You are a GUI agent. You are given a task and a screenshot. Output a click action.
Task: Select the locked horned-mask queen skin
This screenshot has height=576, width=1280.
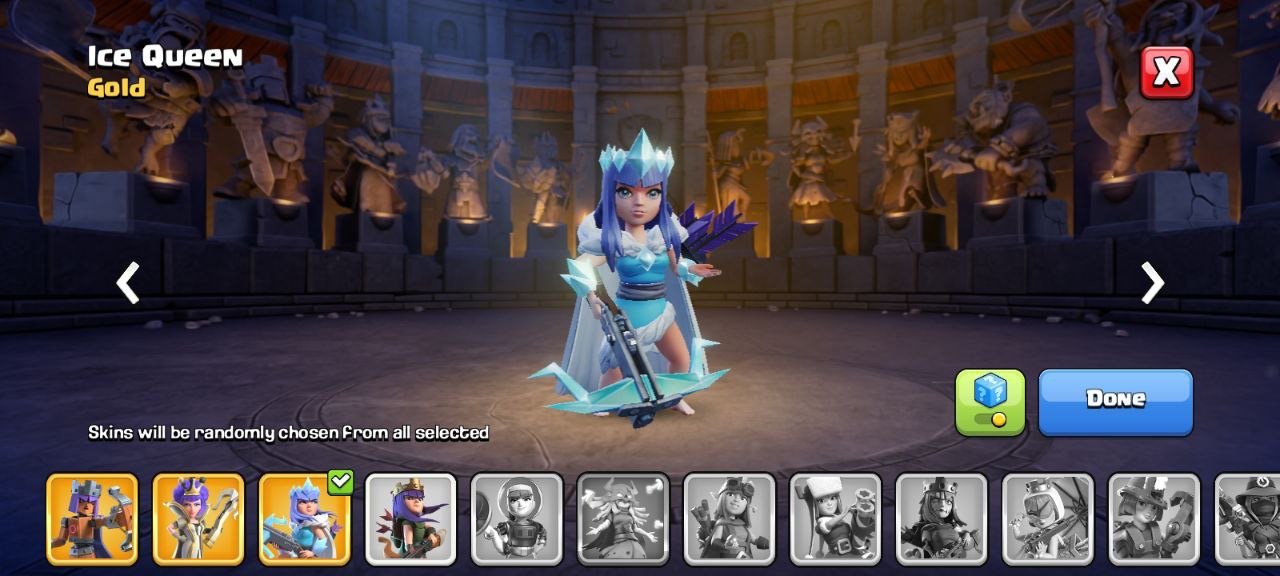pos(623,518)
